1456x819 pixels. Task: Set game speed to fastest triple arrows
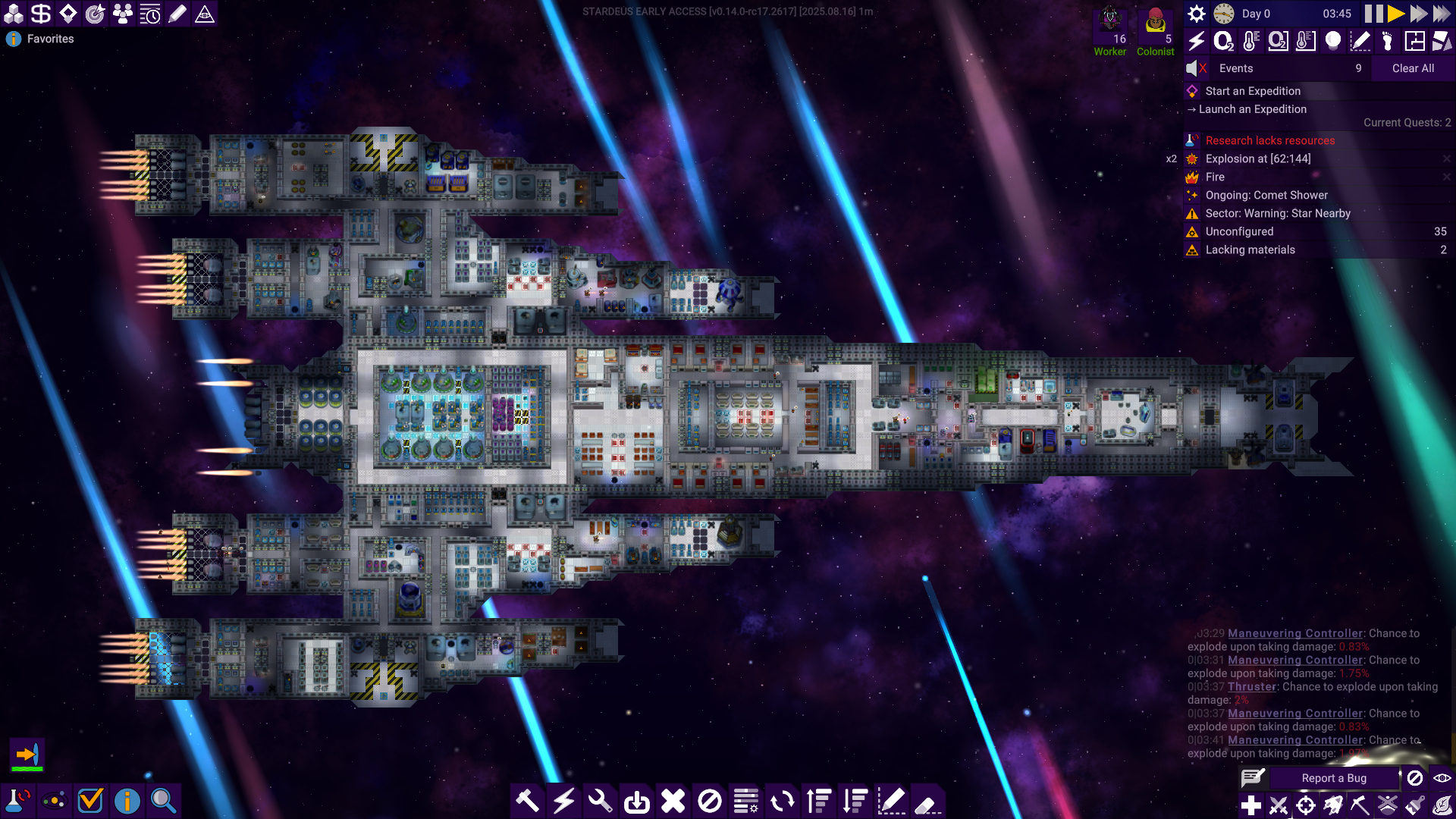[x=1442, y=14]
